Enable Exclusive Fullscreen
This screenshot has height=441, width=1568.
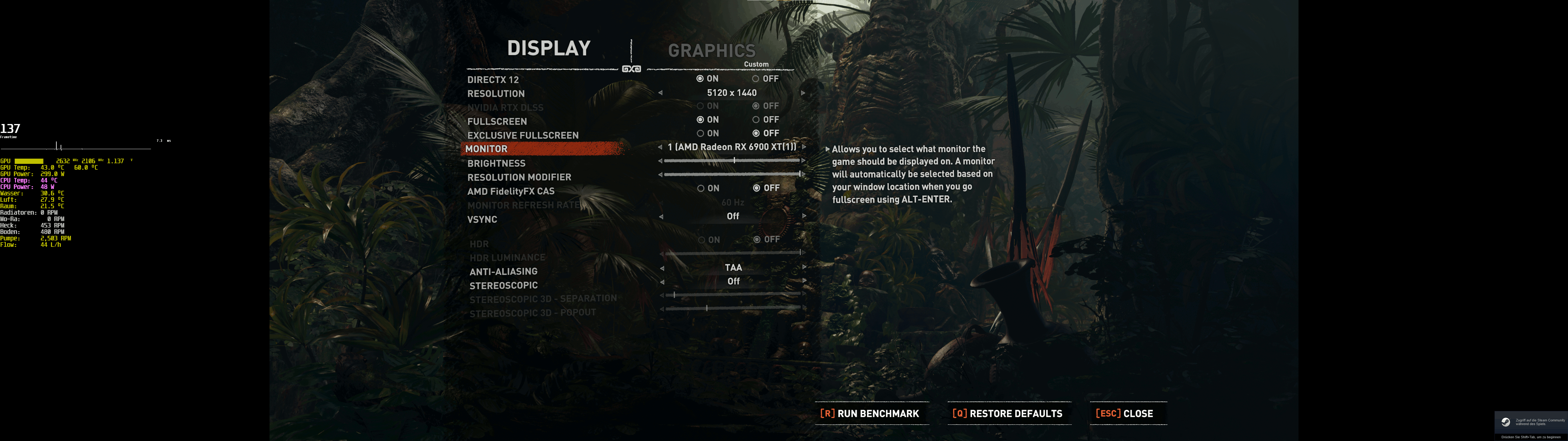coord(701,134)
